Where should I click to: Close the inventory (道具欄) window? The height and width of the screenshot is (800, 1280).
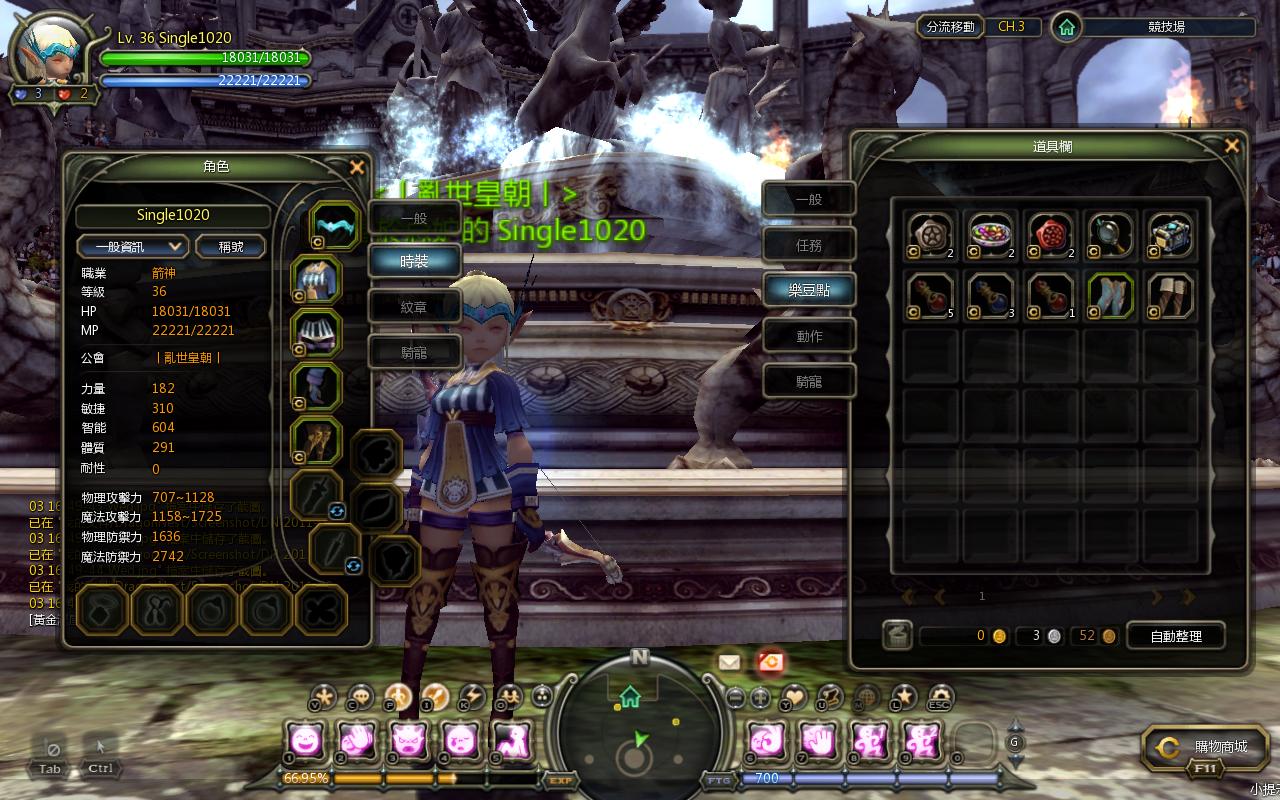click(1232, 146)
